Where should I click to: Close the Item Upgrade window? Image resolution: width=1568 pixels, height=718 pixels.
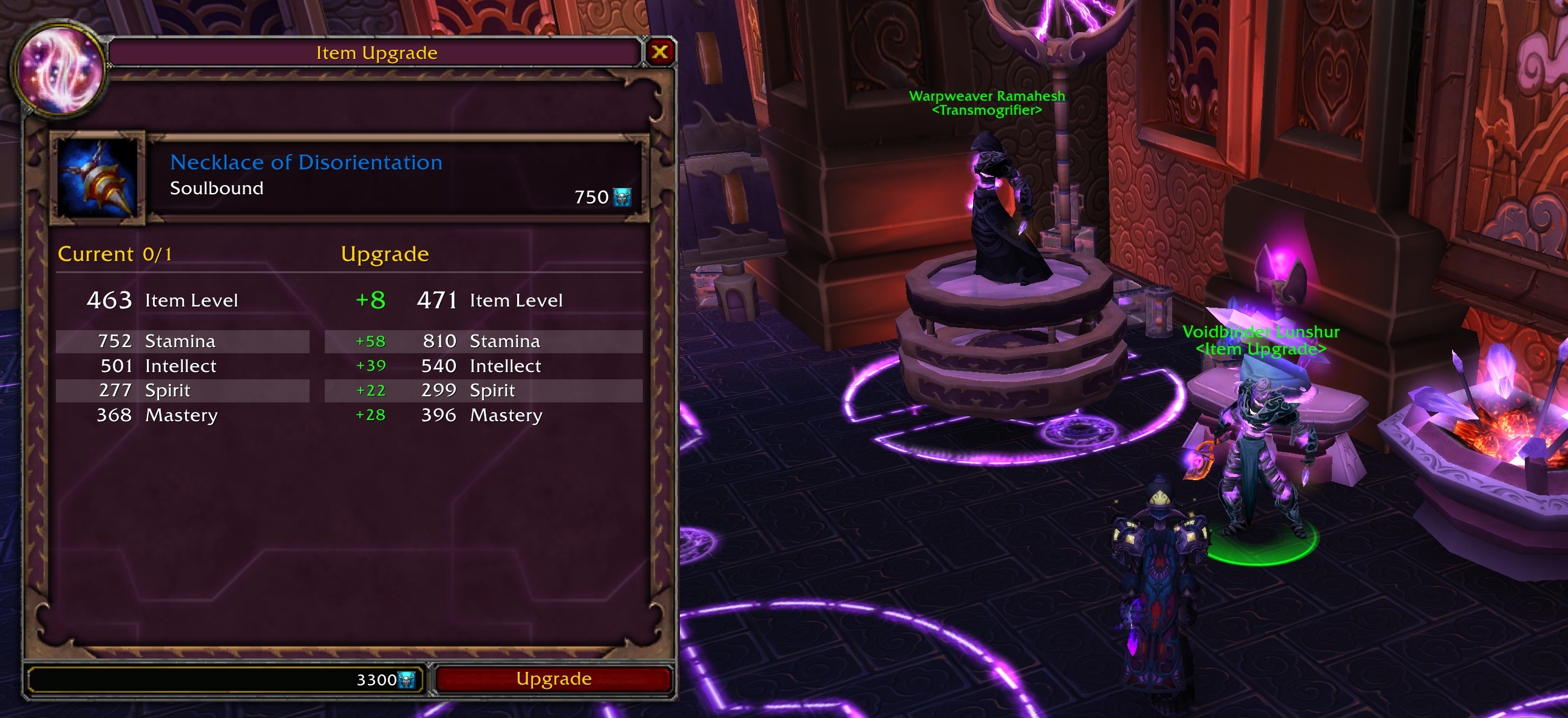659,52
